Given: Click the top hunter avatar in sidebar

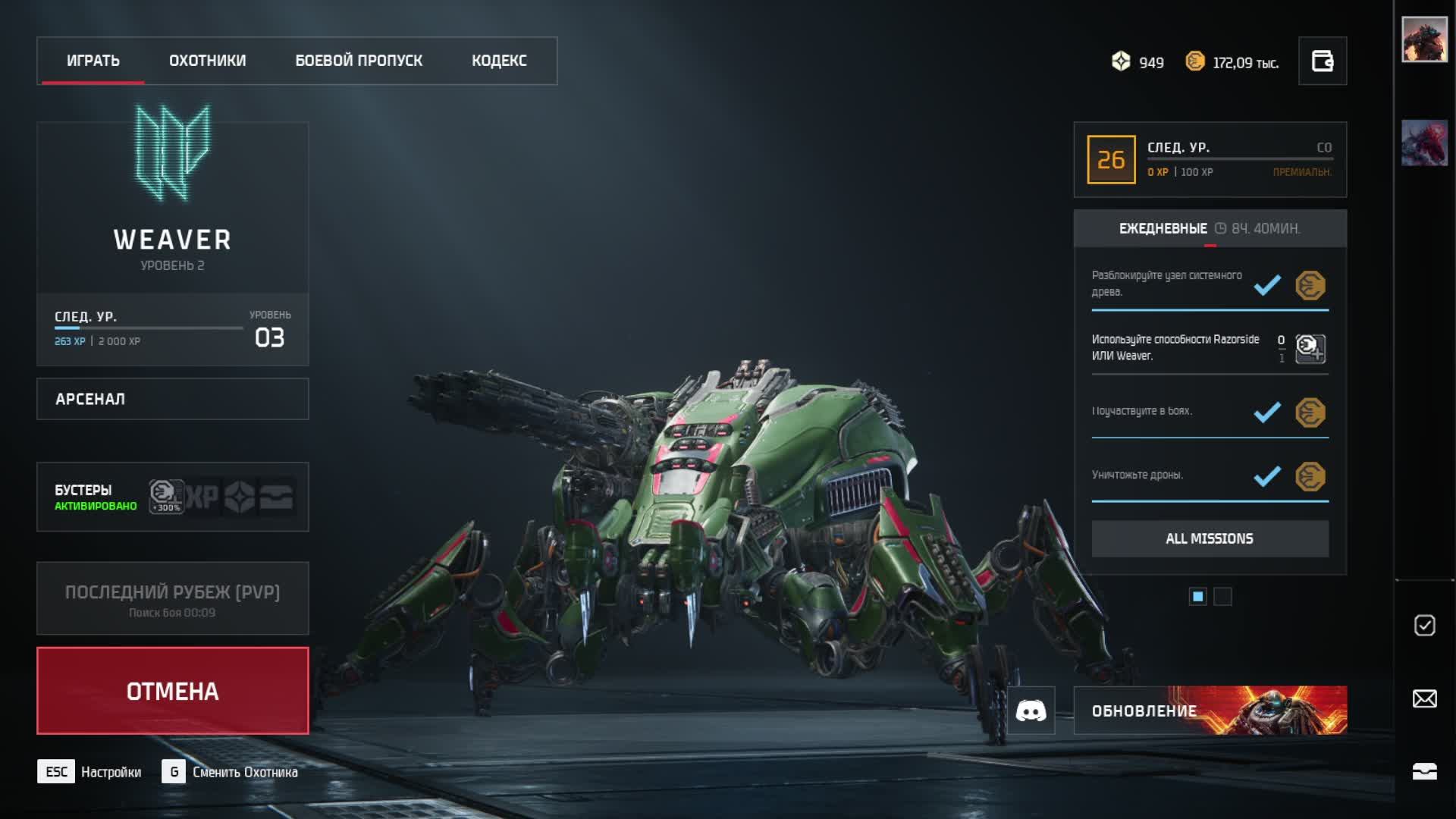Looking at the screenshot, I should tap(1424, 39).
